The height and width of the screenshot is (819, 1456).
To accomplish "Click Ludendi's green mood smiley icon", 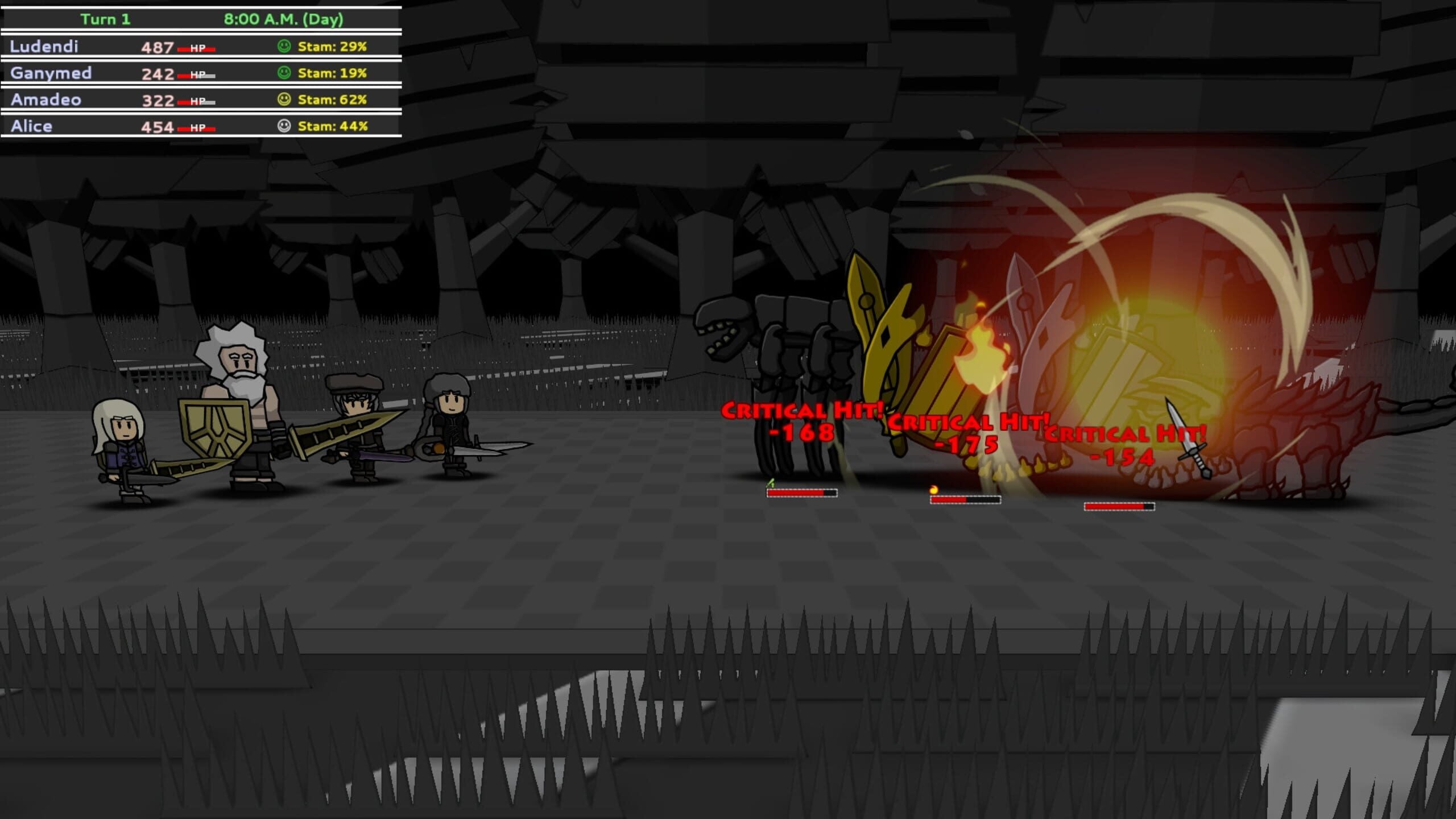I will pos(283,47).
